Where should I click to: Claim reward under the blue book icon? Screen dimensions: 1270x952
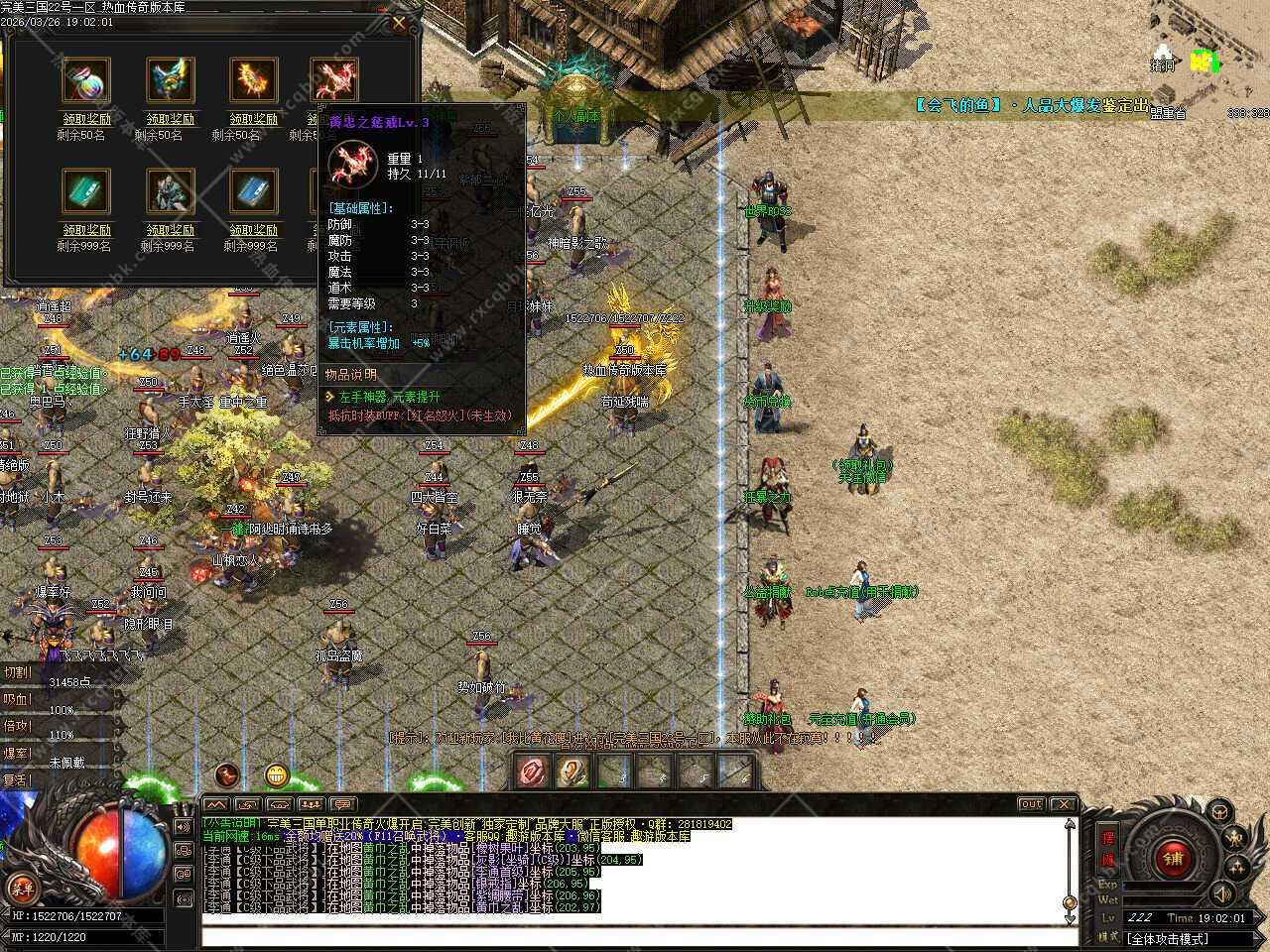pyautogui.click(x=253, y=230)
